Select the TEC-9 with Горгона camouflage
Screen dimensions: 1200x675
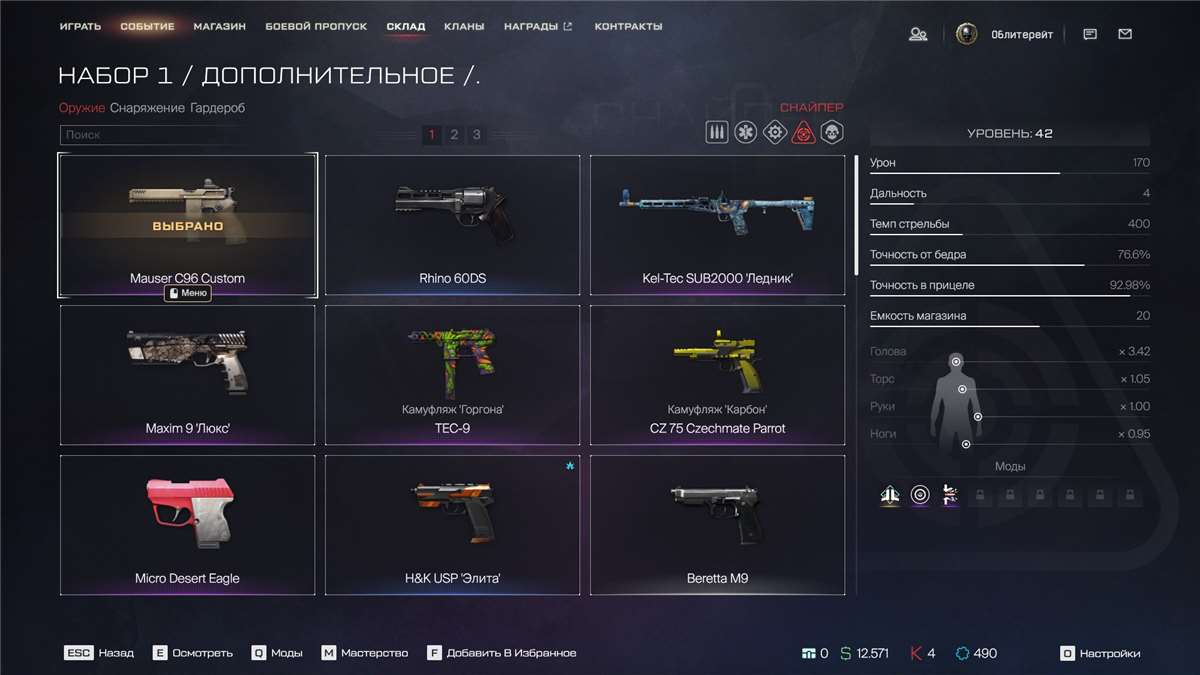tap(452, 375)
